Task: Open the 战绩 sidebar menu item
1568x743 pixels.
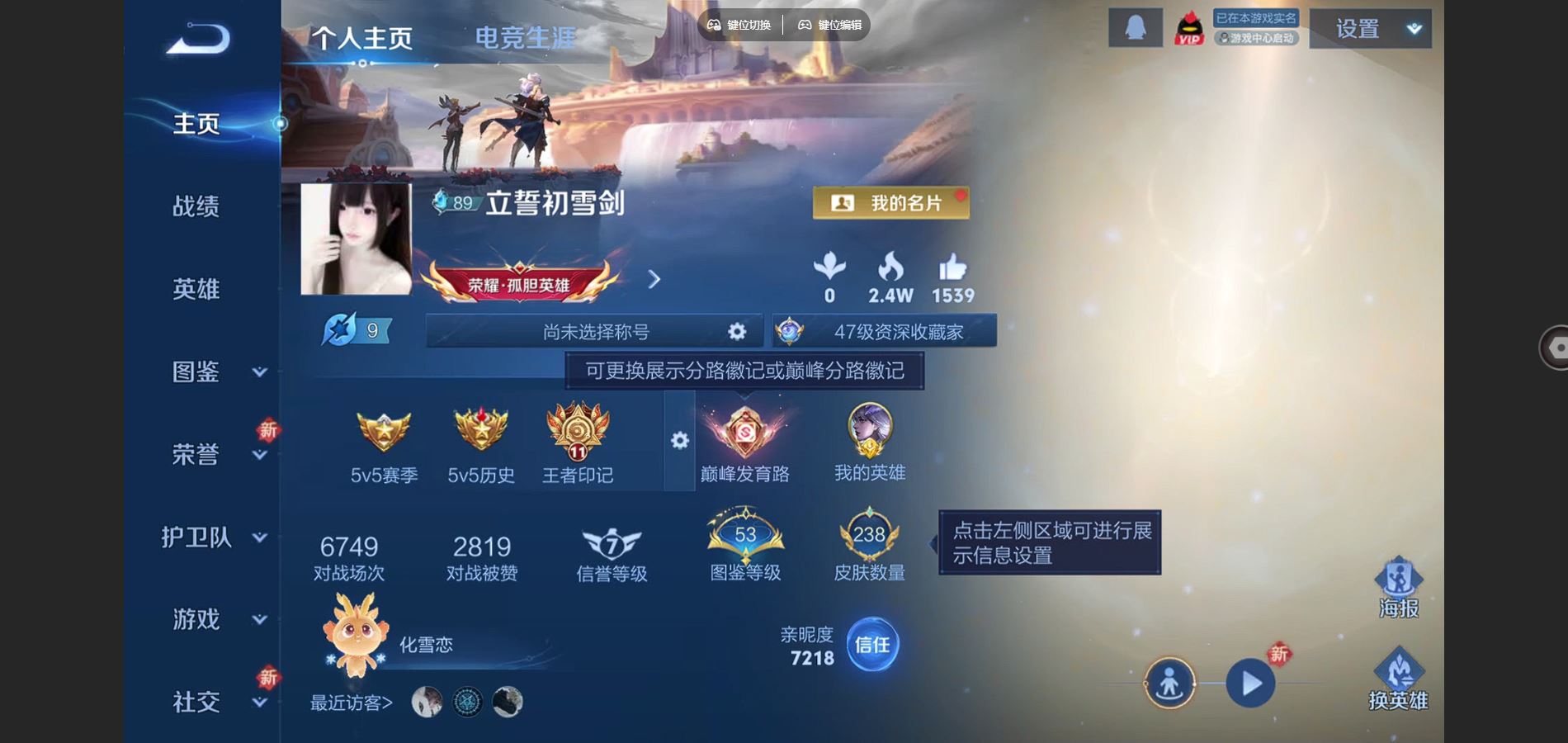Action: pos(196,207)
